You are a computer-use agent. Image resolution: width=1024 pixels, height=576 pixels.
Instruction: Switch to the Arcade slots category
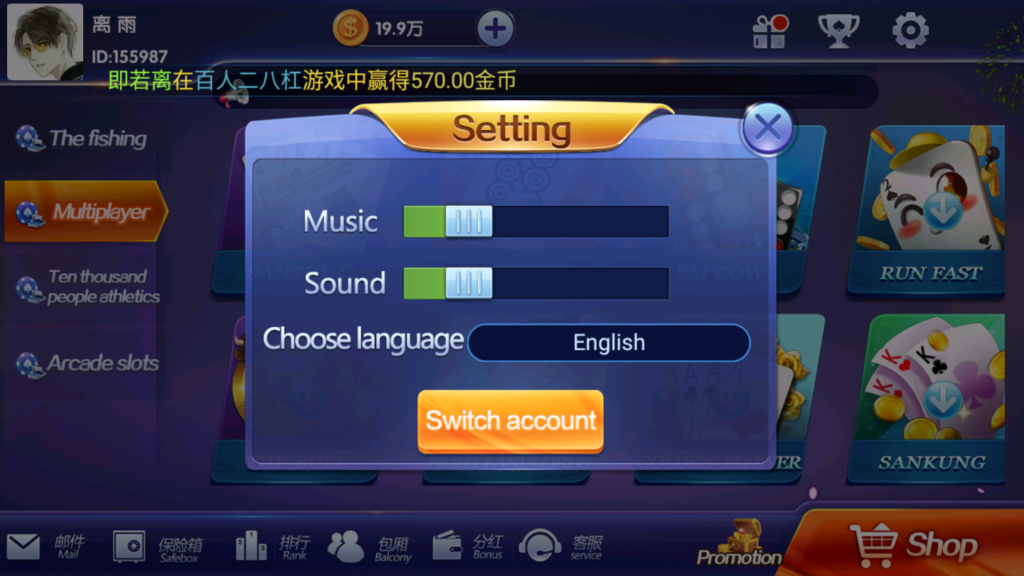(86, 364)
